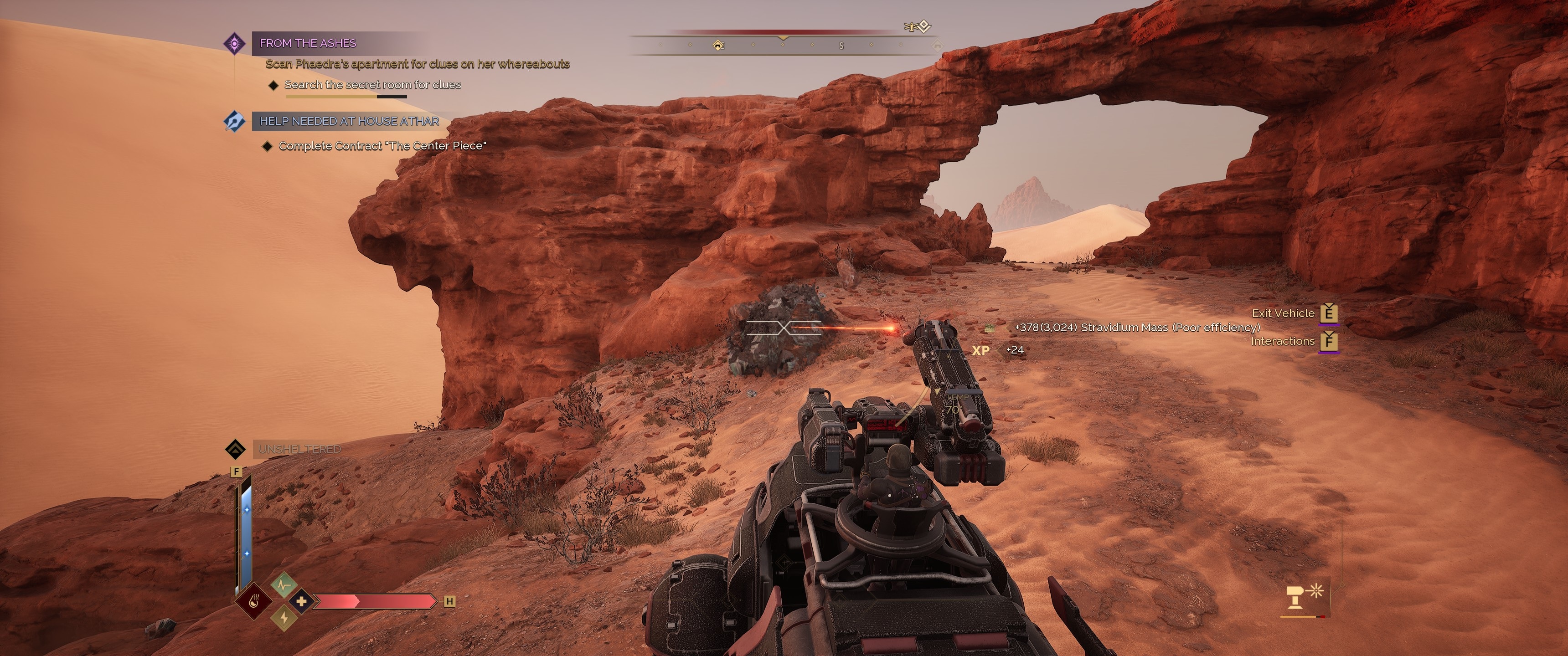Open the Help Needed at House Athar contract
Image resolution: width=1568 pixels, height=656 pixels.
349,121
